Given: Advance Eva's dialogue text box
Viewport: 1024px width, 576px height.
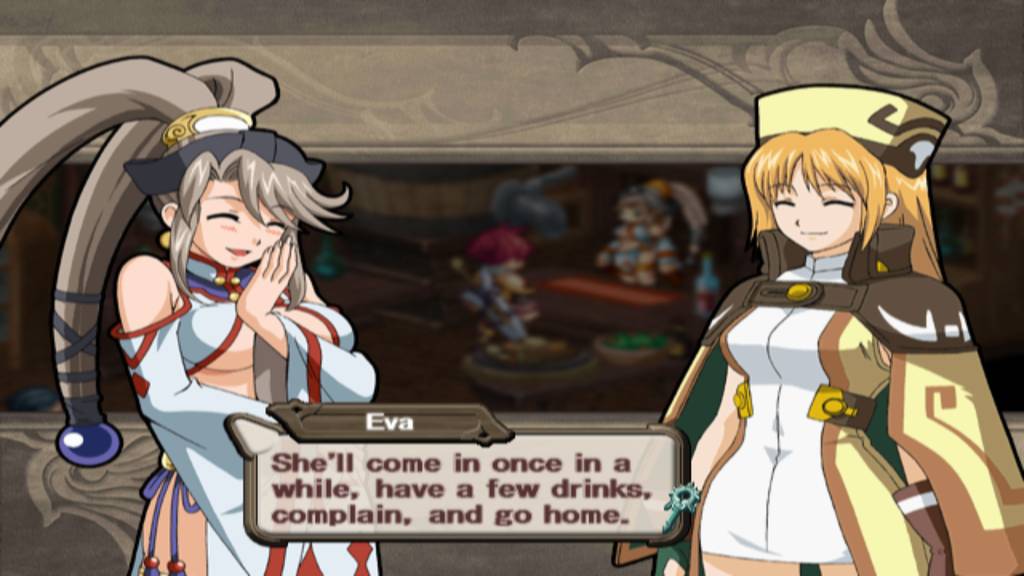Looking at the screenshot, I should 460,489.
